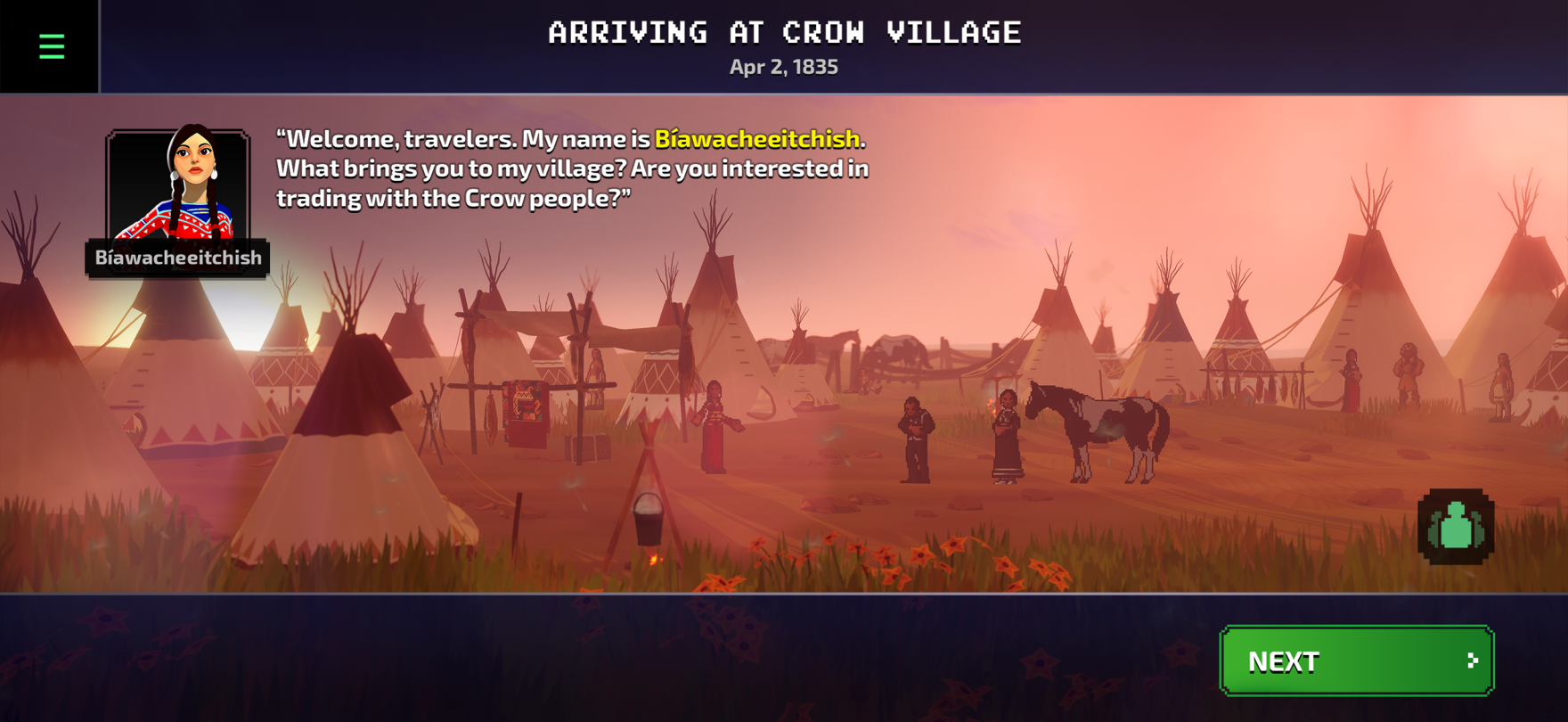Select the Apr 2, 1835 date
1568x722 pixels.
pyautogui.click(x=783, y=66)
